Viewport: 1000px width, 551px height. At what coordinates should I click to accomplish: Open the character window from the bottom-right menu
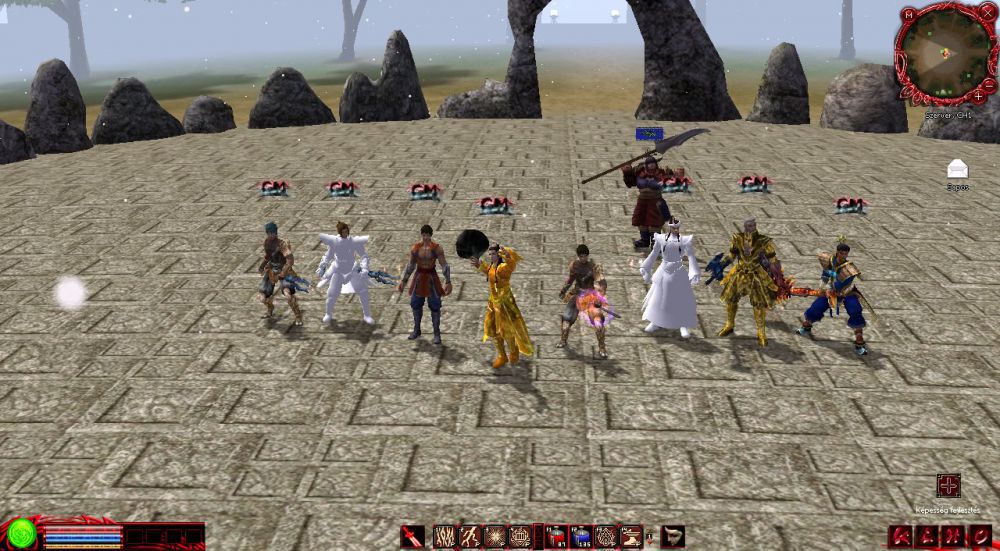(x=901, y=538)
